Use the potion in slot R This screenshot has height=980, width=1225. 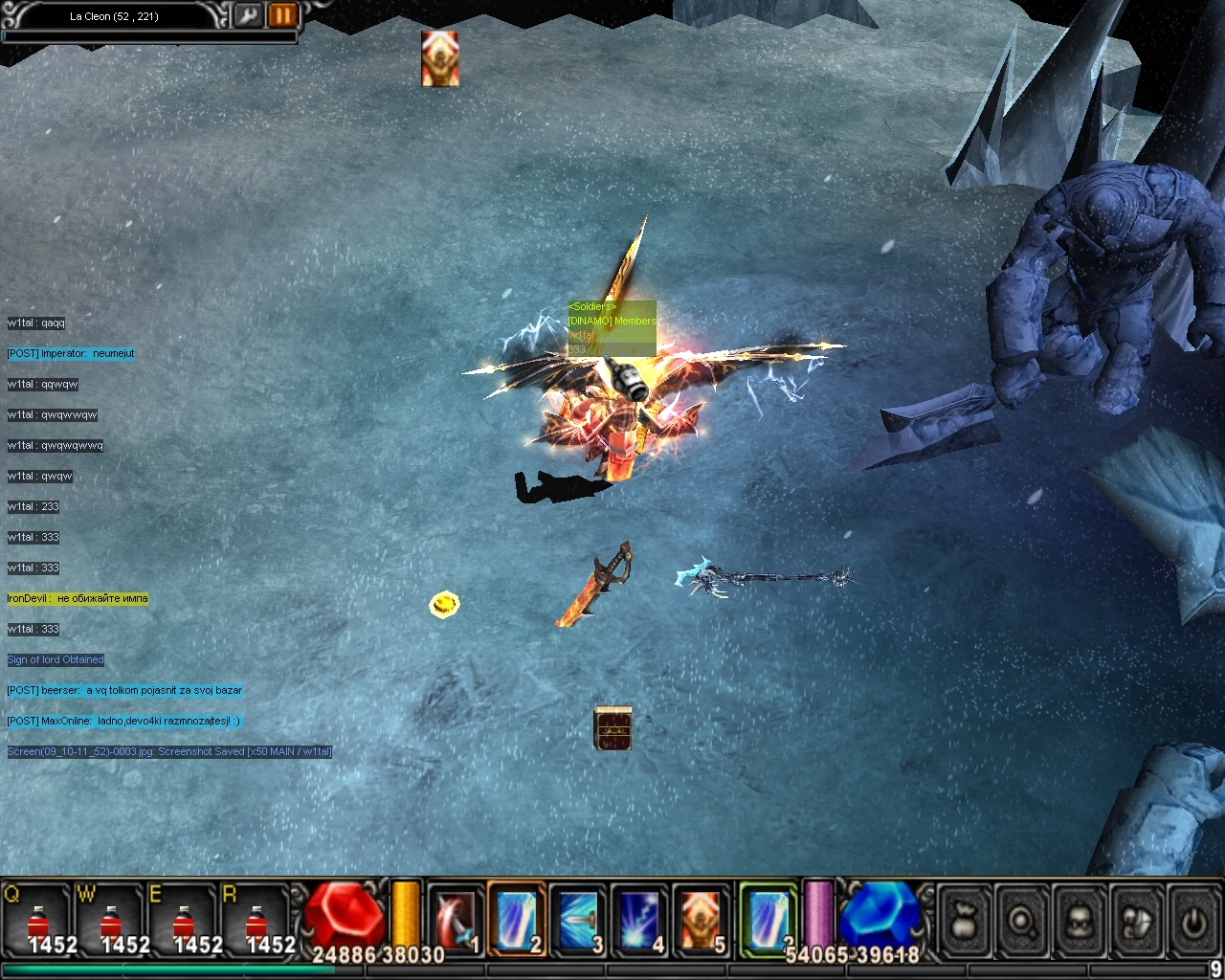click(x=256, y=924)
